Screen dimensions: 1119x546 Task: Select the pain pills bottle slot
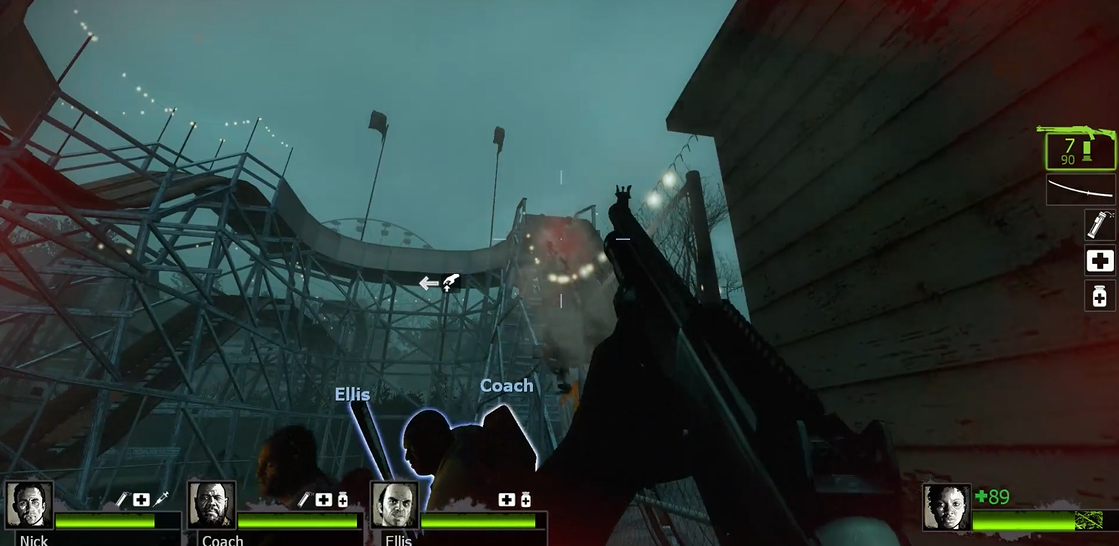1100,296
